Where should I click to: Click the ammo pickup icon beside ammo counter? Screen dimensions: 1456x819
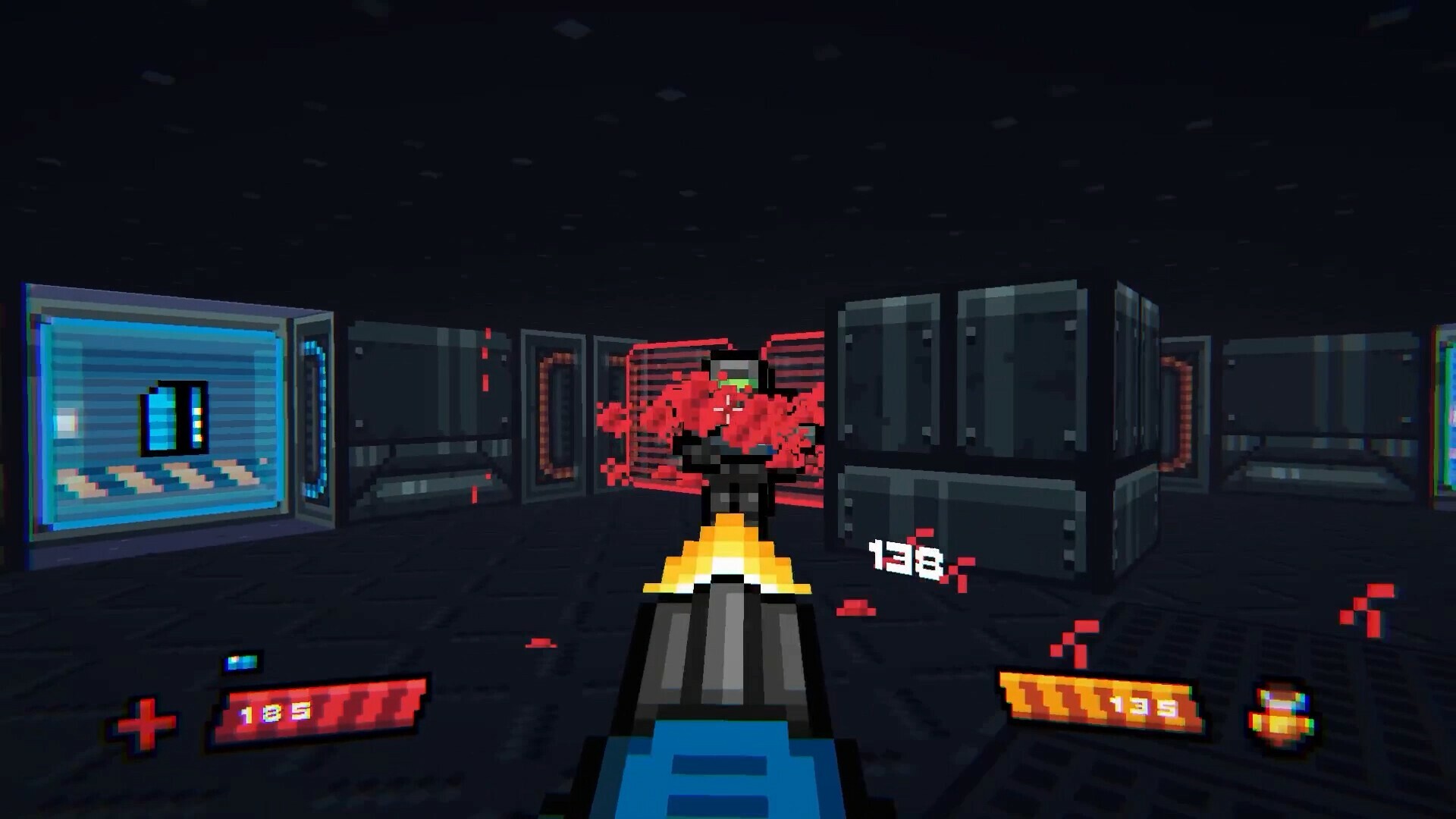point(1281,713)
